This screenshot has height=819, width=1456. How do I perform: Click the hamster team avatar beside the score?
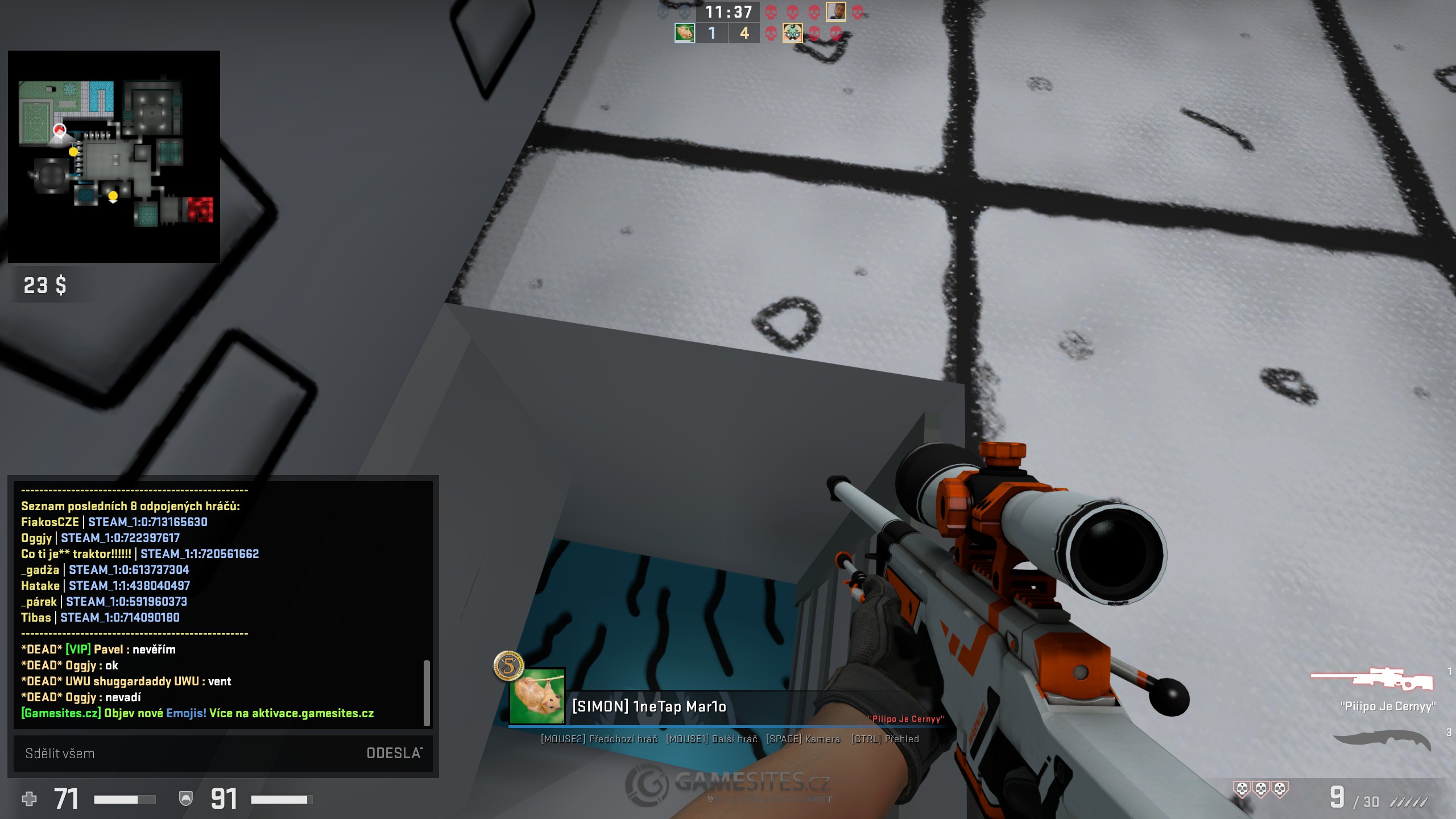[x=684, y=33]
